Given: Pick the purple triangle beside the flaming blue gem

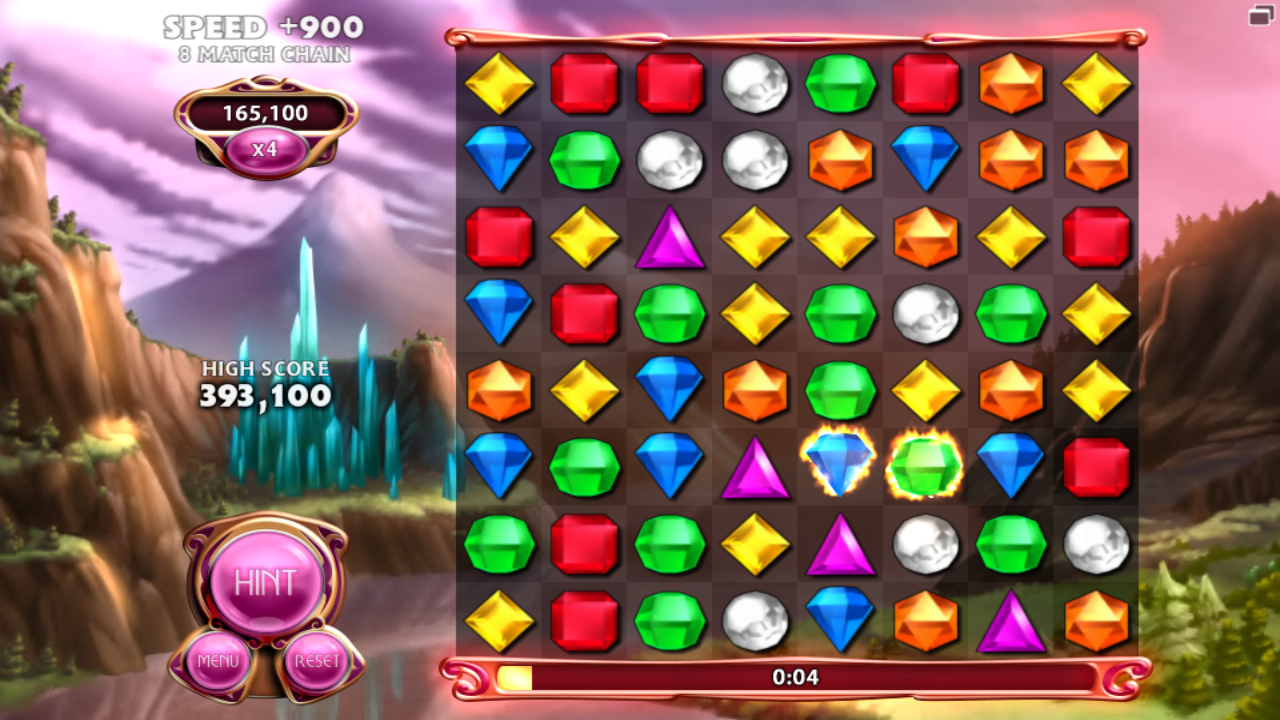Looking at the screenshot, I should pyautogui.click(x=755, y=467).
